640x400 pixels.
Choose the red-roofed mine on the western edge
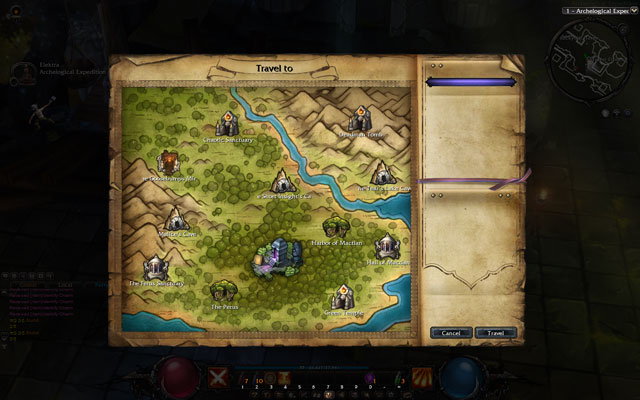pyautogui.click(x=168, y=161)
